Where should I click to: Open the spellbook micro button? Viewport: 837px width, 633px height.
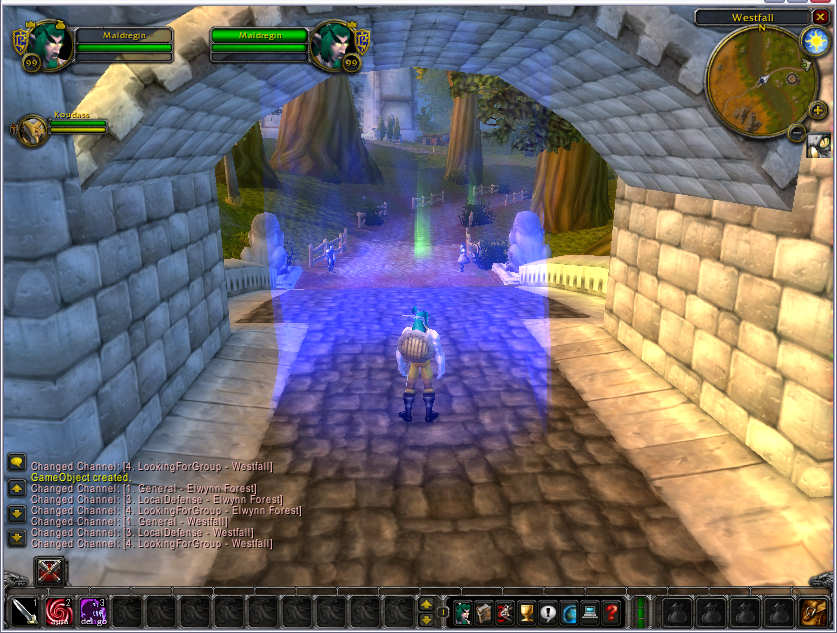pos(485,611)
